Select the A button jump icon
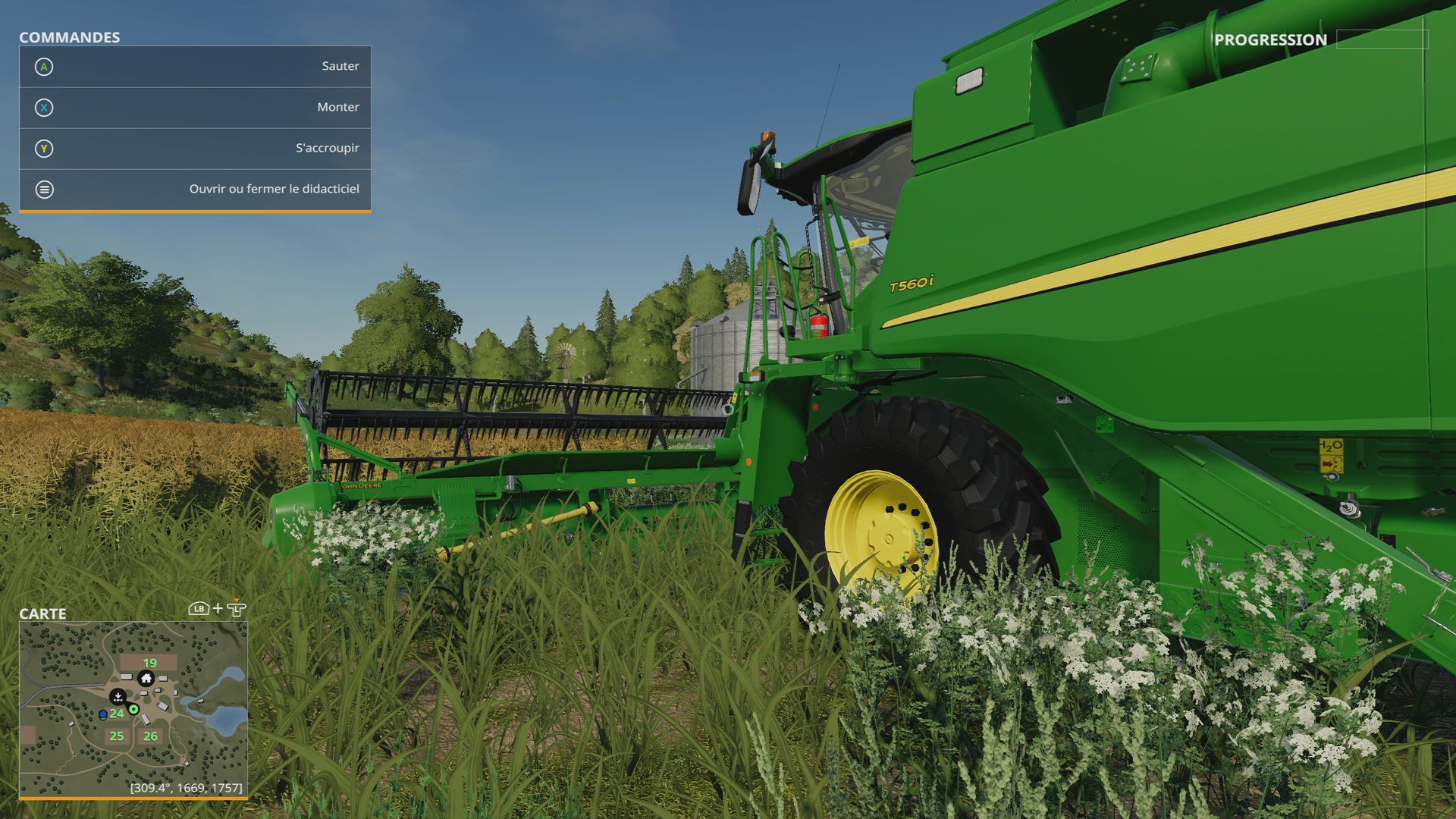 coord(45,67)
